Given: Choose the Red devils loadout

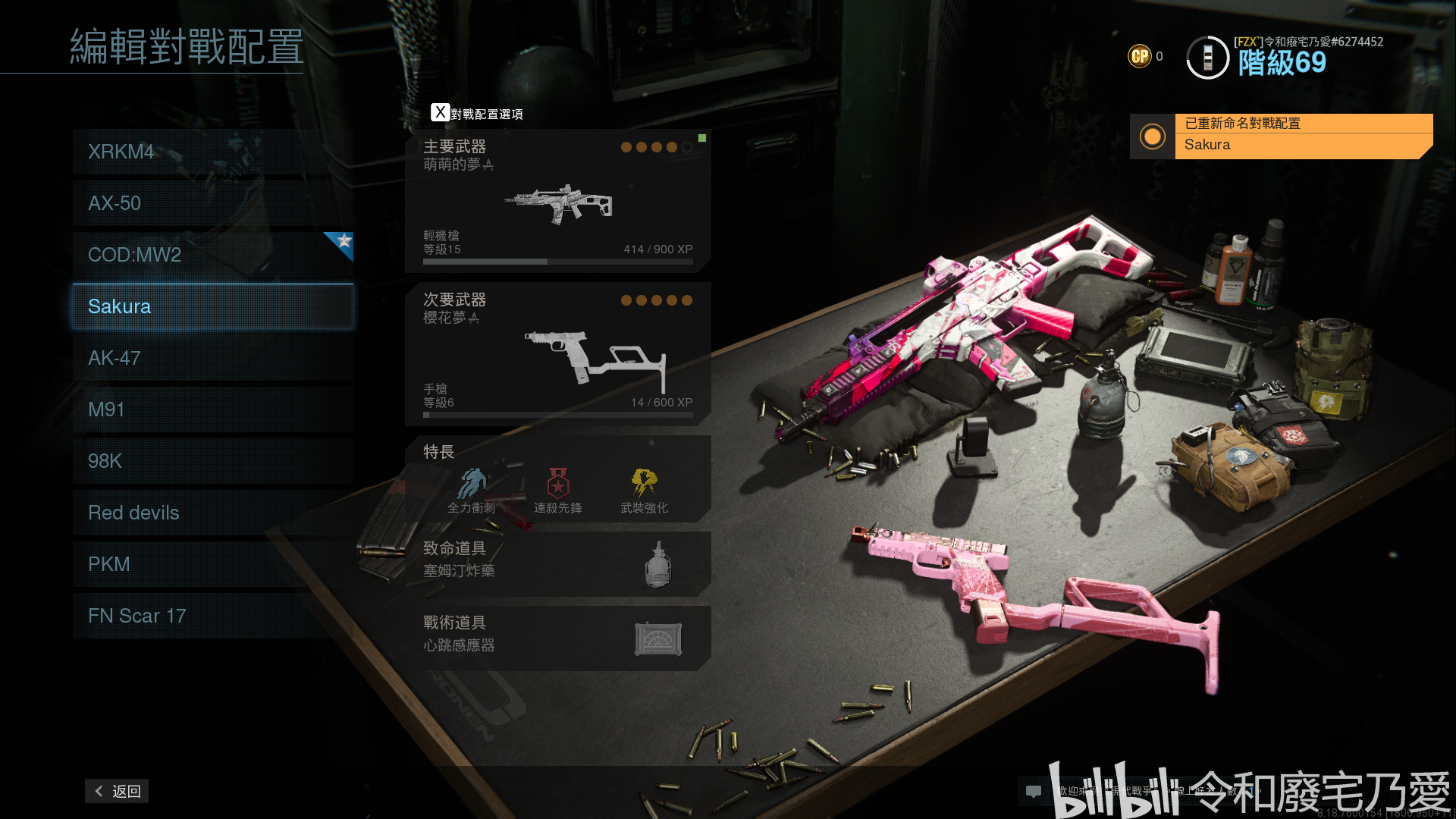Looking at the screenshot, I should [212, 513].
